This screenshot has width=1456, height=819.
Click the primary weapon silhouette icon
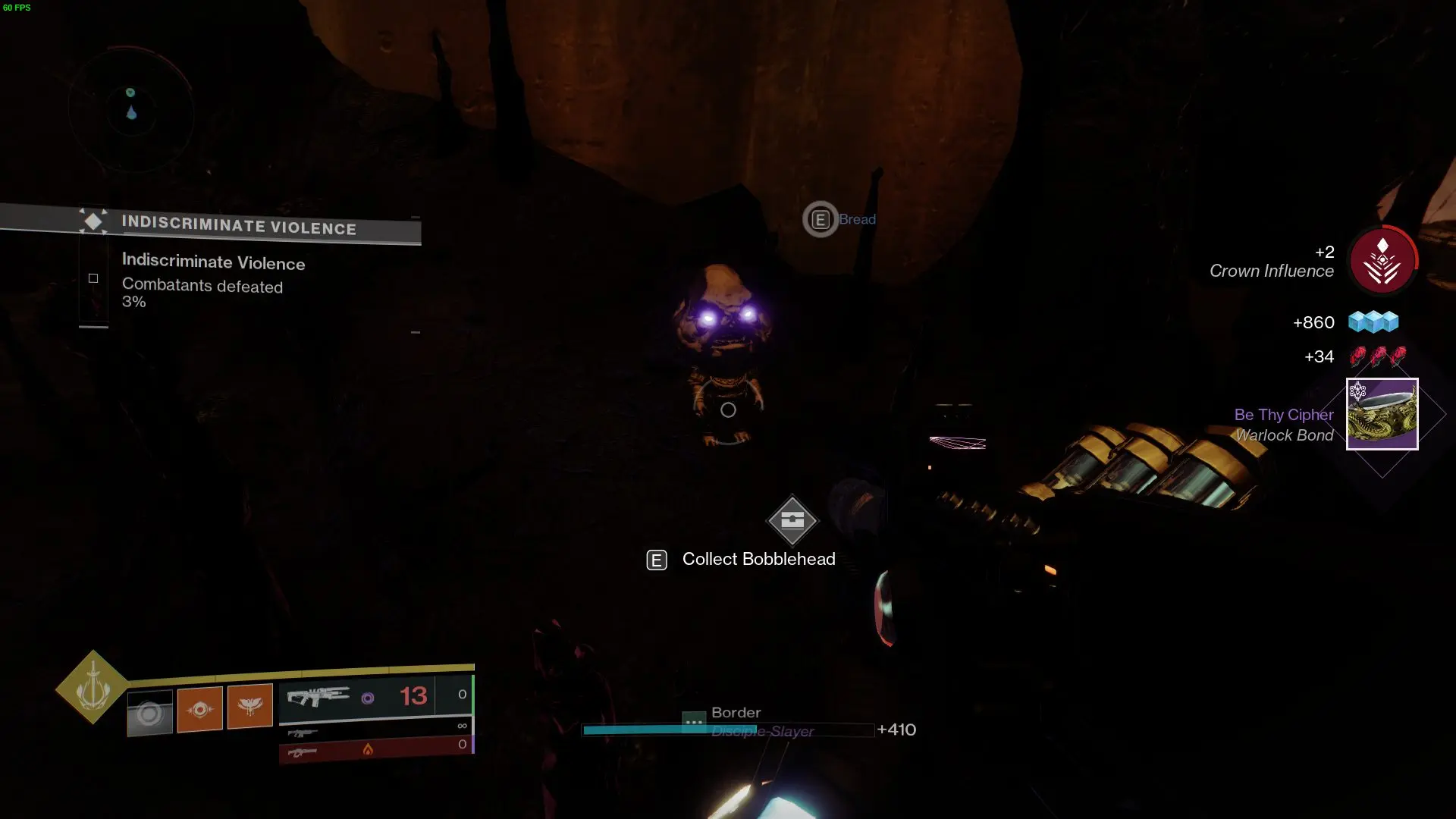(302, 733)
